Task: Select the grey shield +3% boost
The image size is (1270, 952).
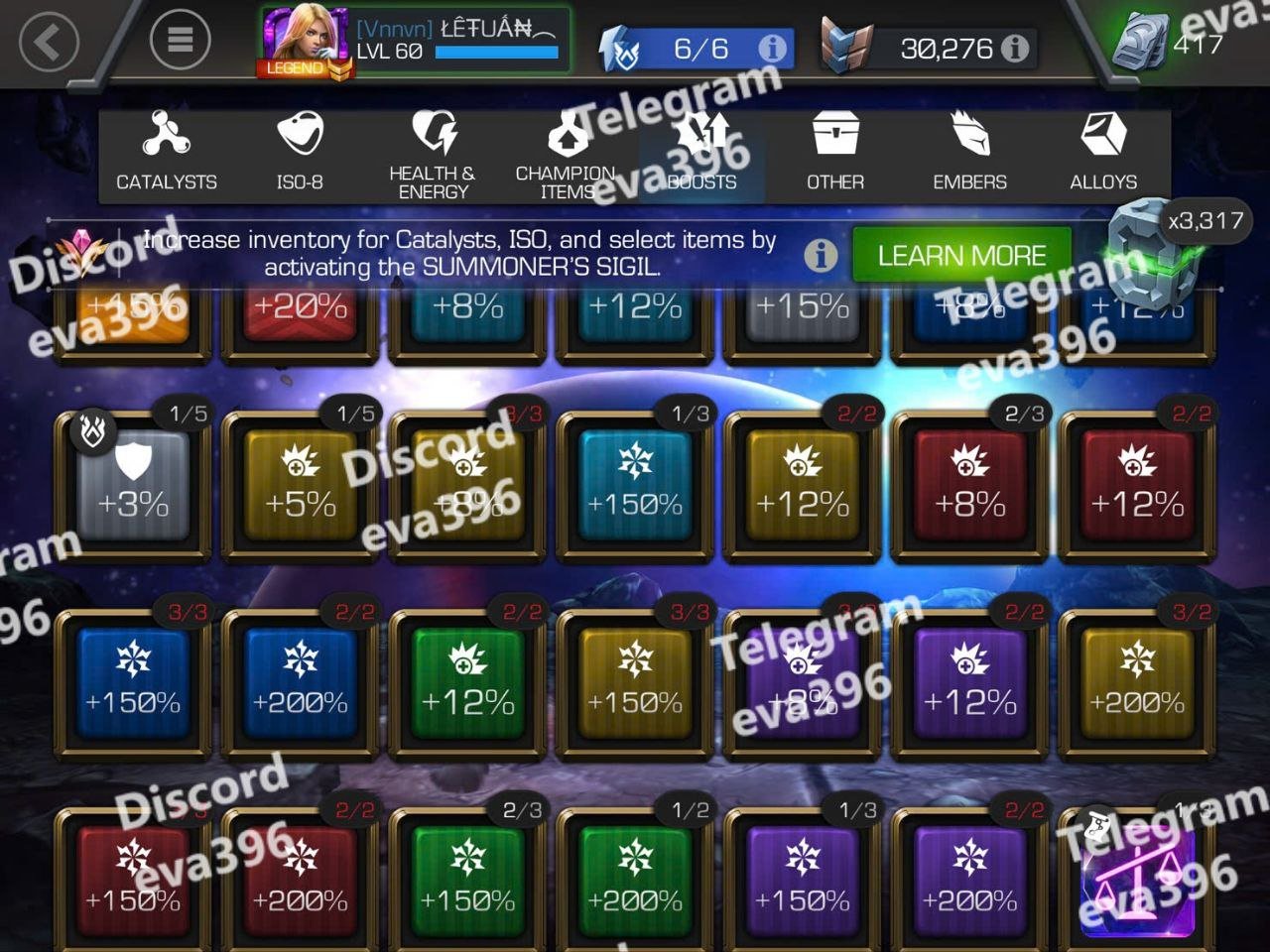Action: 133,486
